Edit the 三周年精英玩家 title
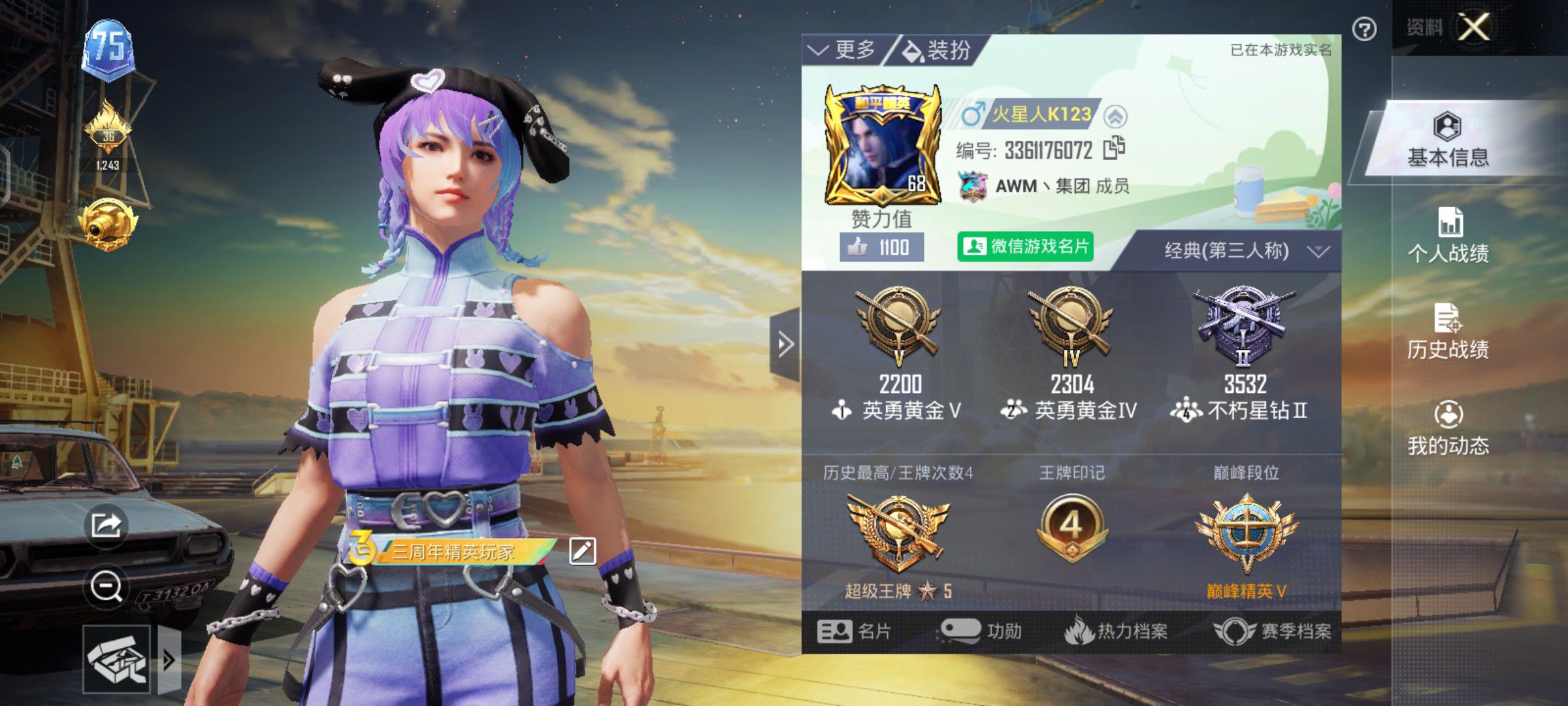Screen dimensions: 1568x706 point(582,552)
